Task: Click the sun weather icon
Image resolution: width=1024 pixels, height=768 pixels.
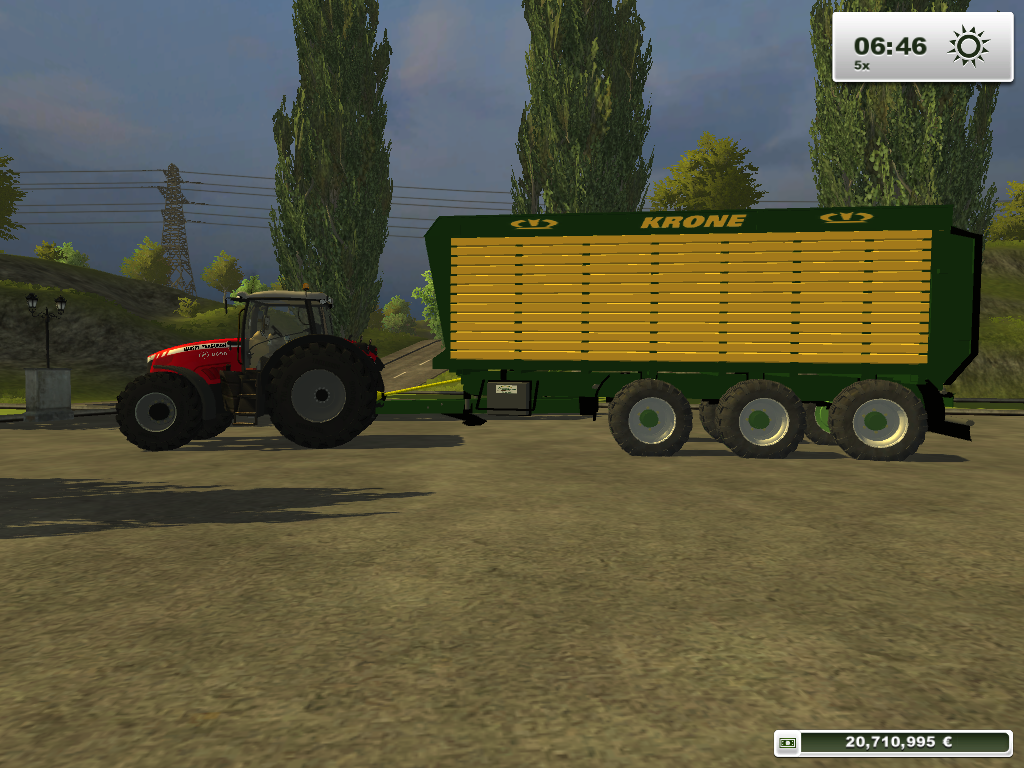Action: [x=968, y=46]
